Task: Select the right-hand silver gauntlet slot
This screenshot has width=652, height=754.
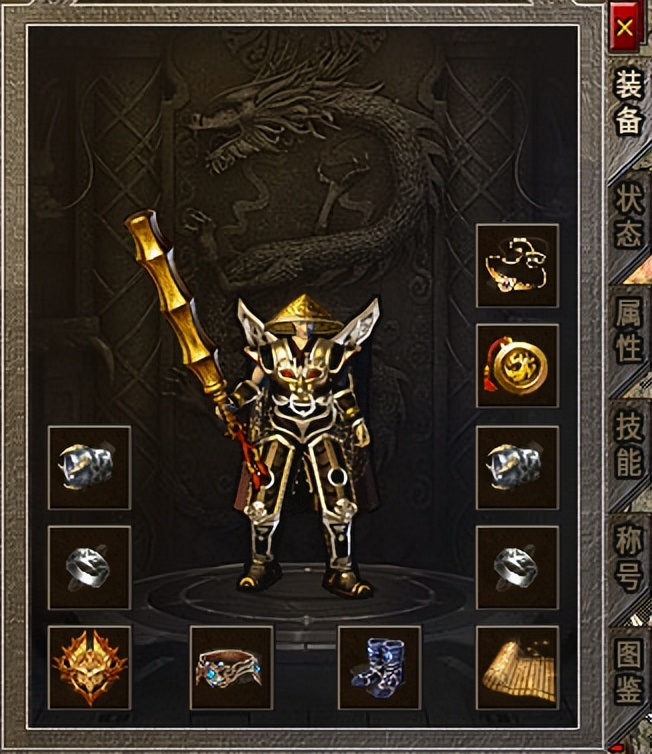Action: 517,467
